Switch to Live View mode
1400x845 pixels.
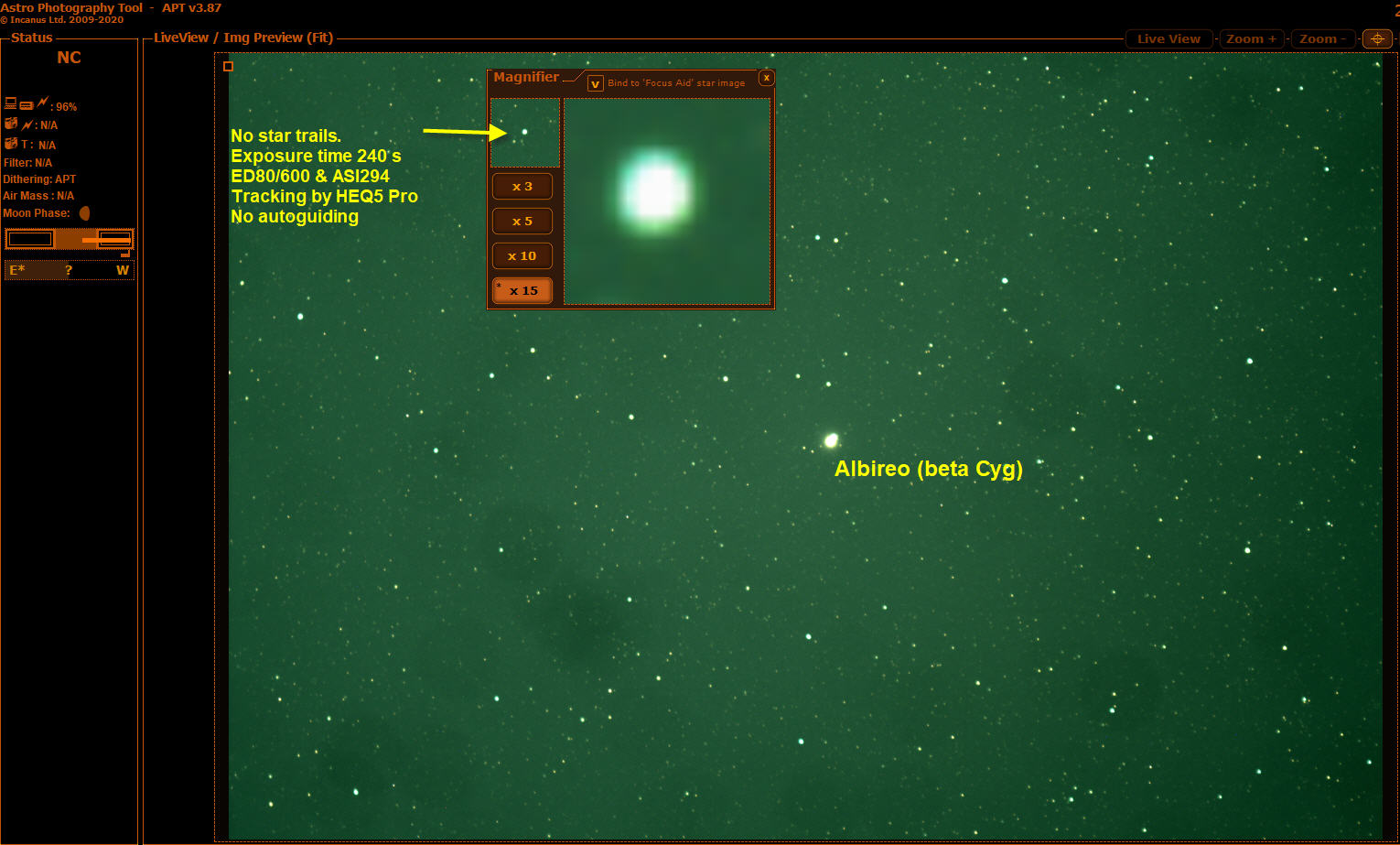1168,38
